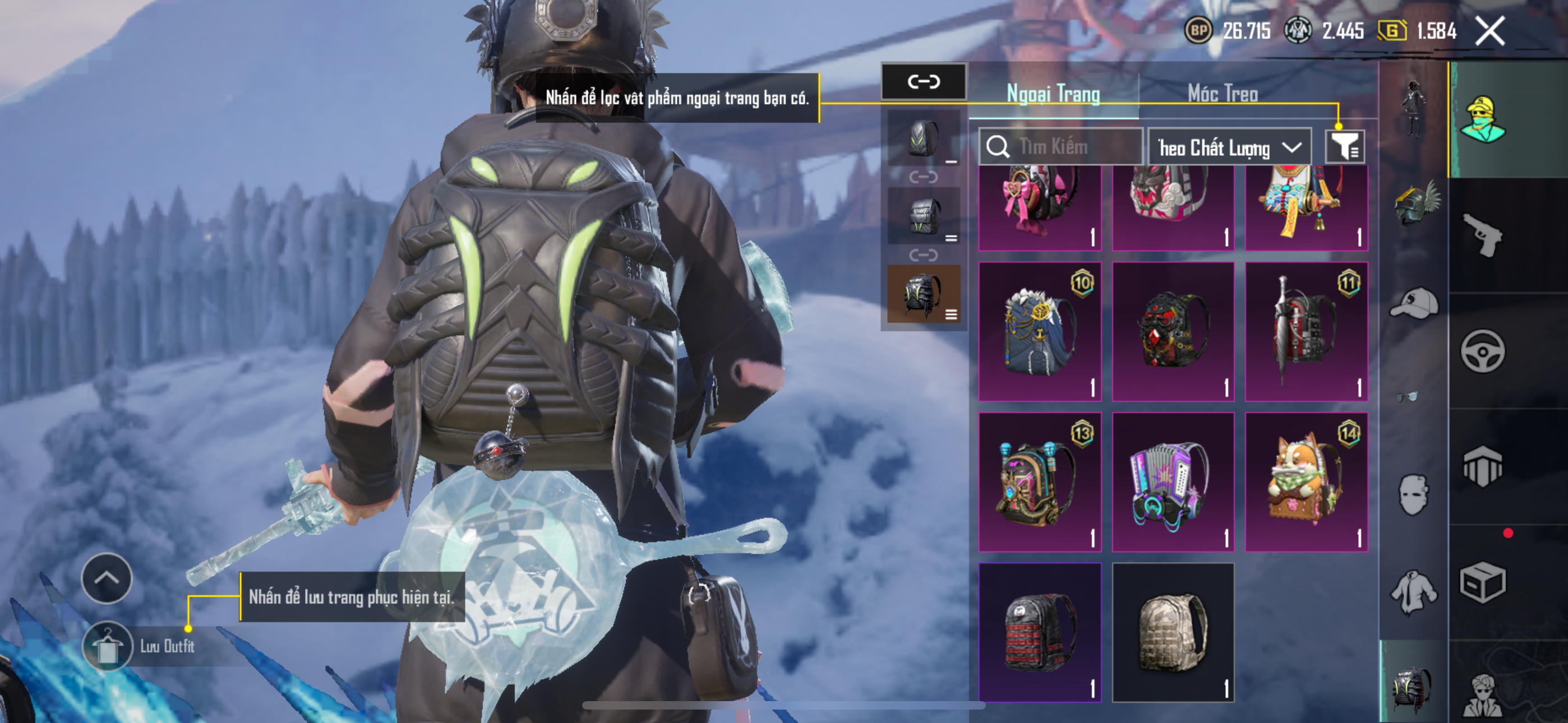This screenshot has height=723, width=1568.
Task: Select the Ngoại Trang tab
Action: point(1053,94)
